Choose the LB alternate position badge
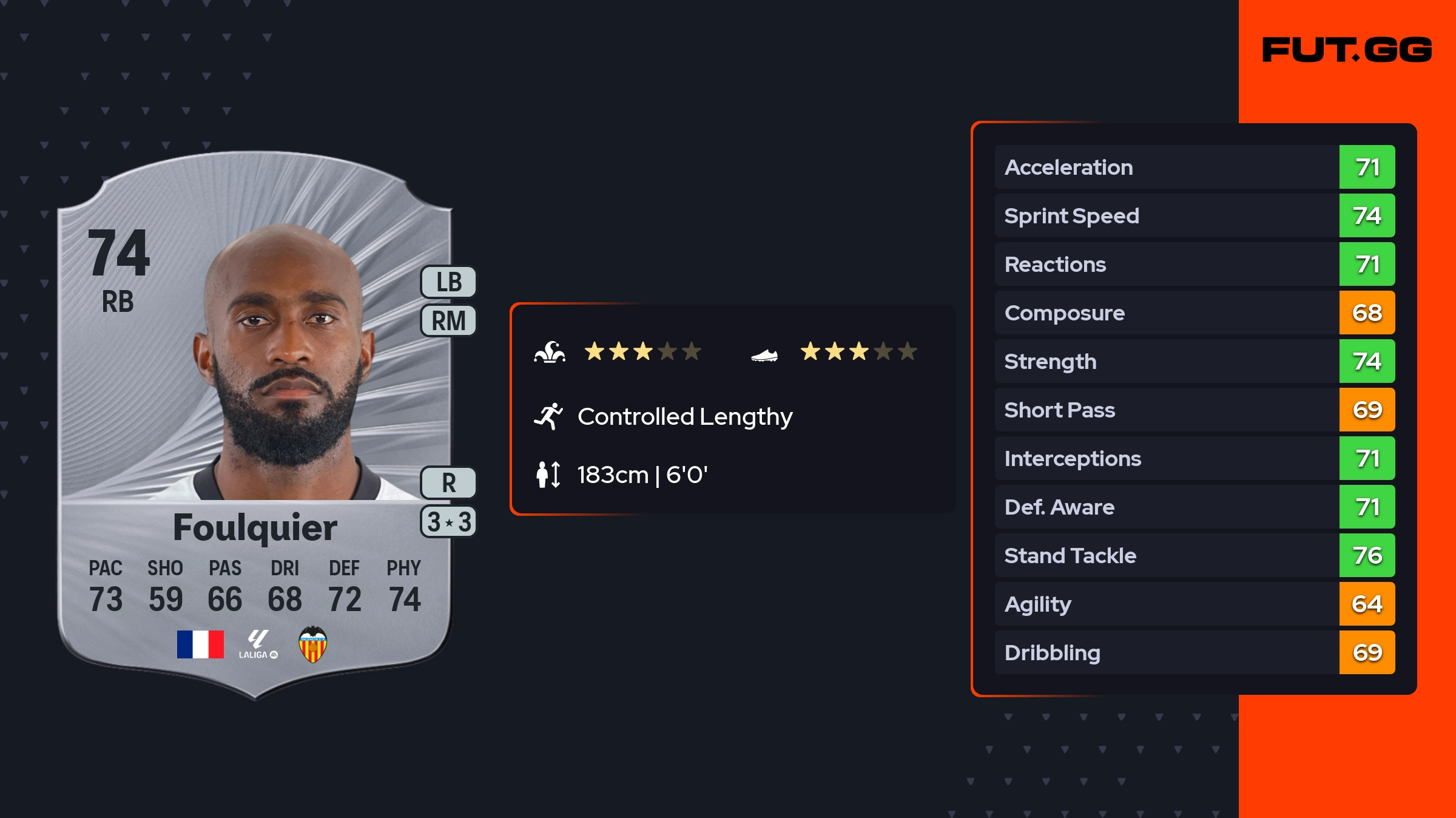This screenshot has width=1456, height=818. (x=449, y=282)
